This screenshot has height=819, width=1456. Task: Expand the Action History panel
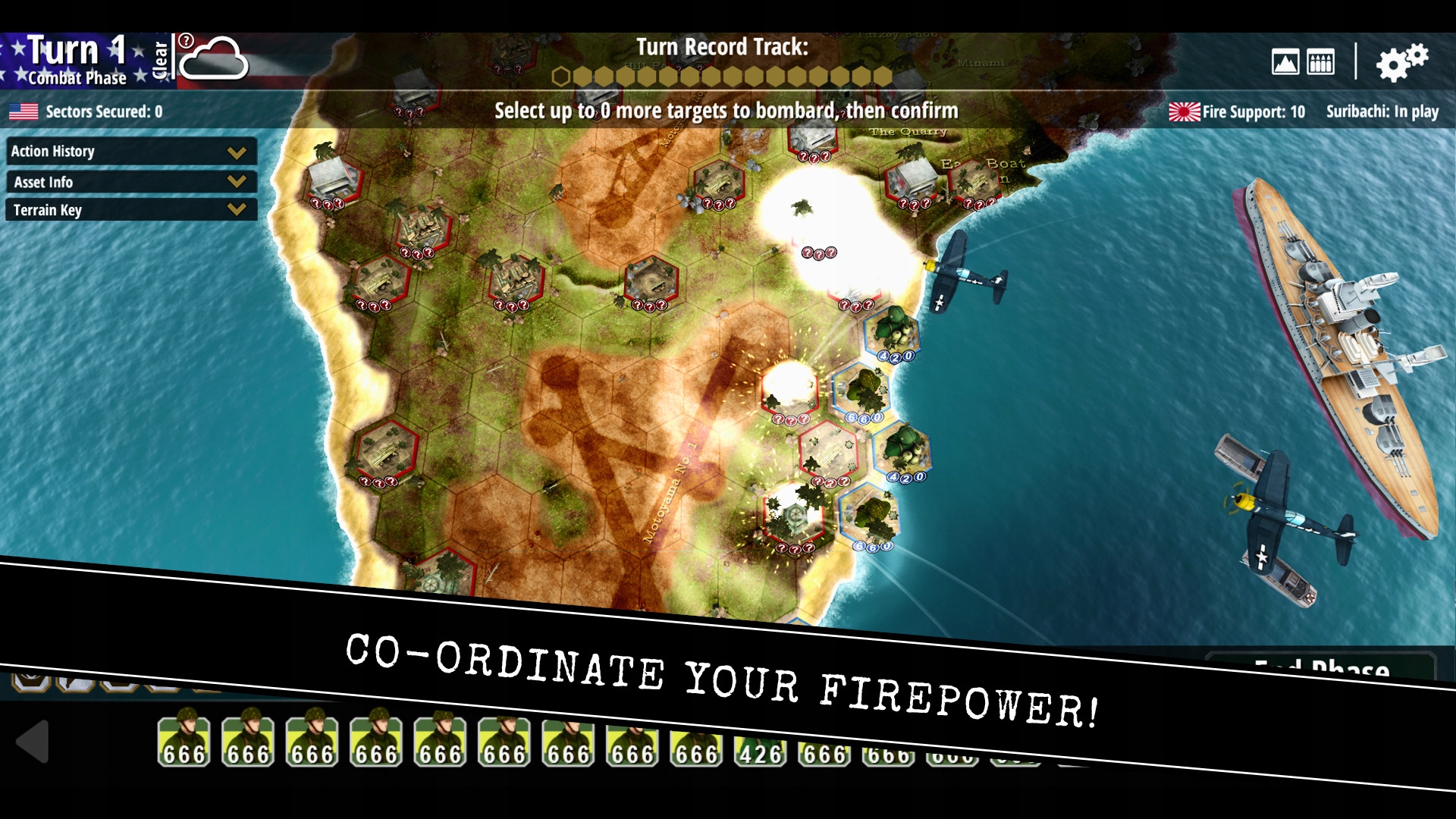click(x=130, y=151)
